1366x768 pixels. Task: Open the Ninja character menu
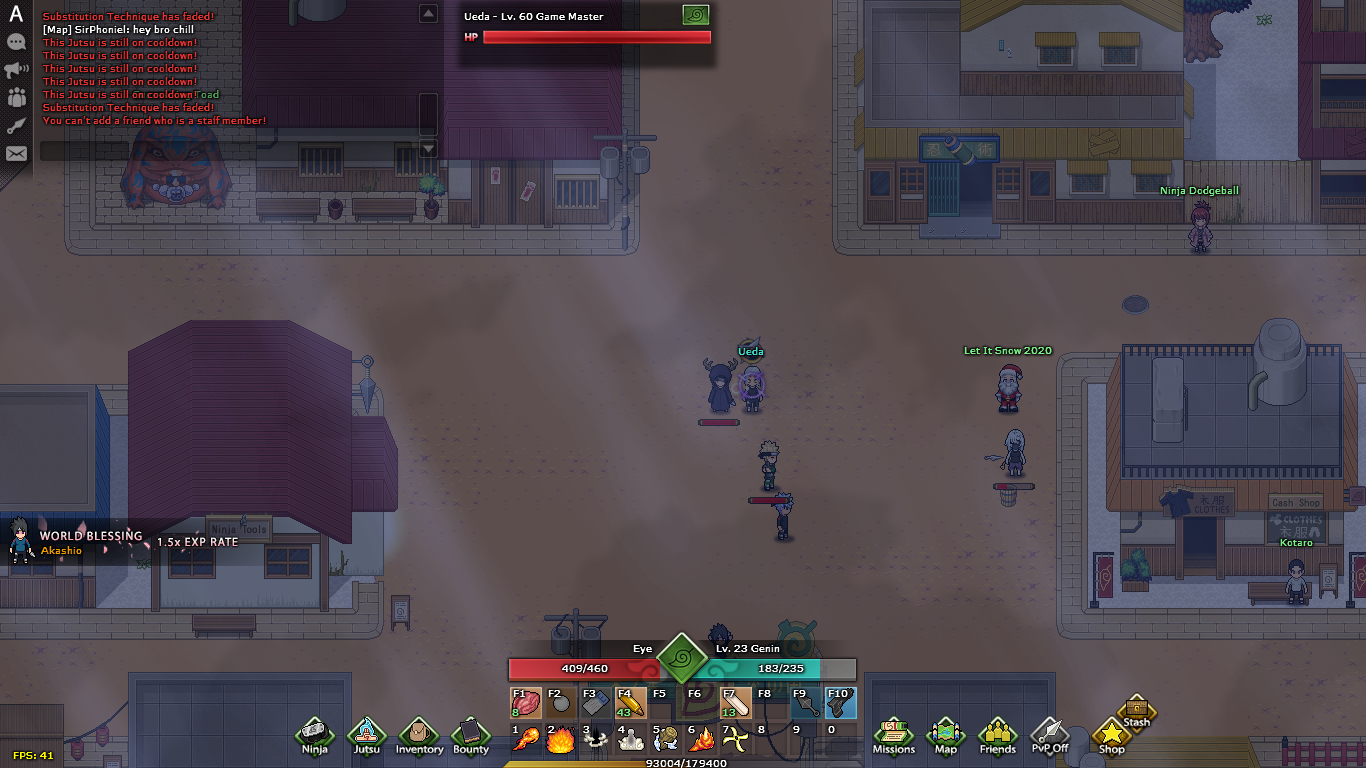[x=315, y=733]
